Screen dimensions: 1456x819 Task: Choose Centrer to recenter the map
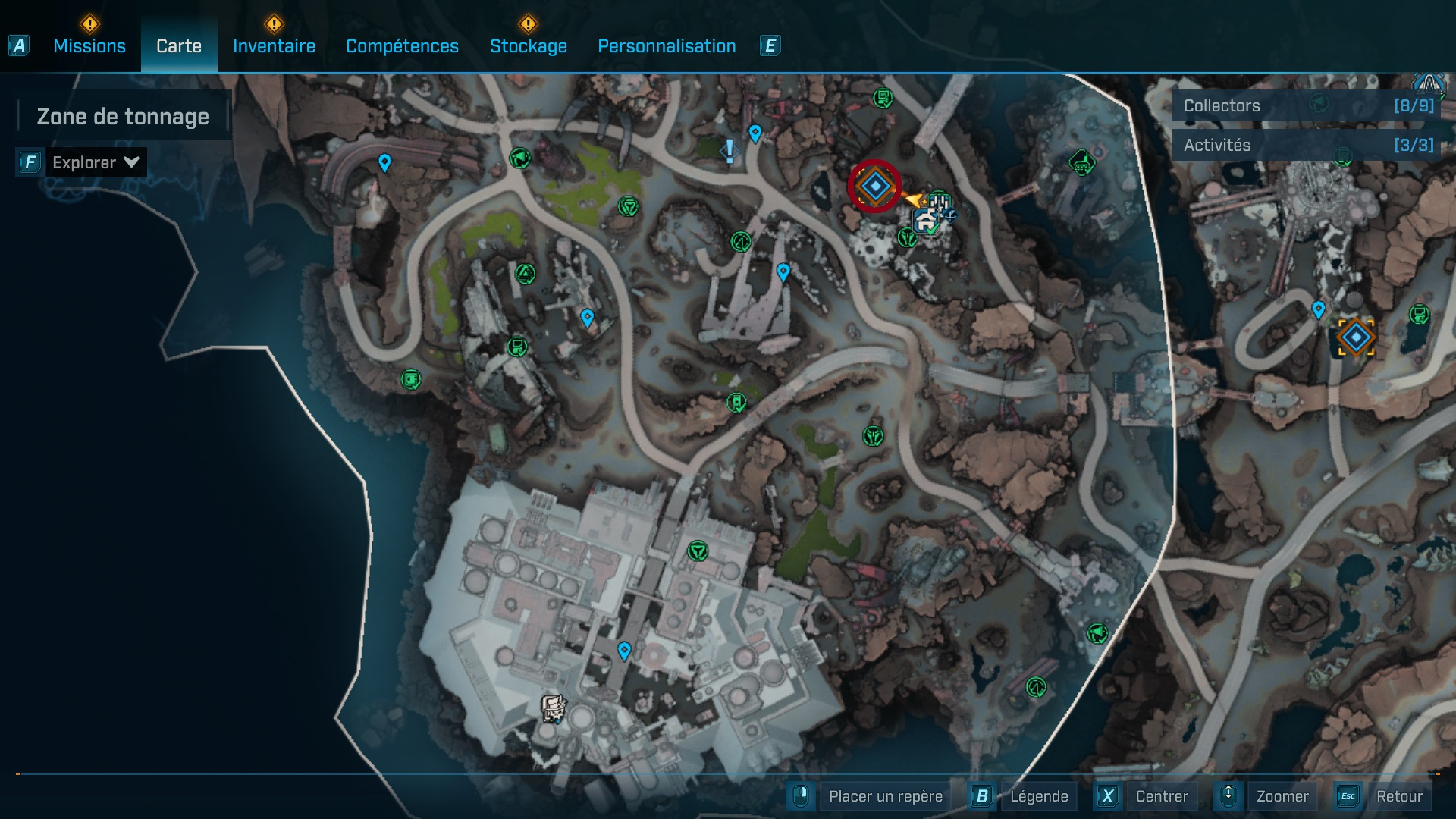[1161, 796]
